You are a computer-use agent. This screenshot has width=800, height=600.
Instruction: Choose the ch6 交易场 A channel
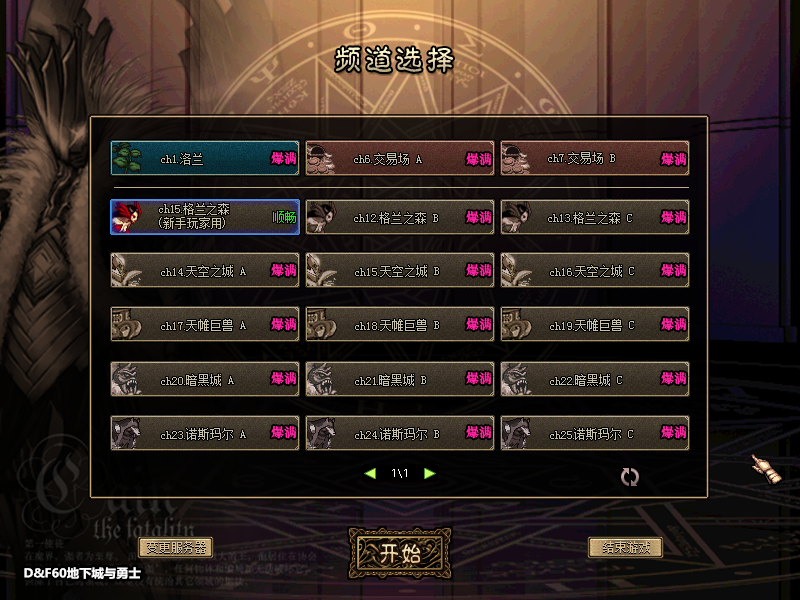399,159
